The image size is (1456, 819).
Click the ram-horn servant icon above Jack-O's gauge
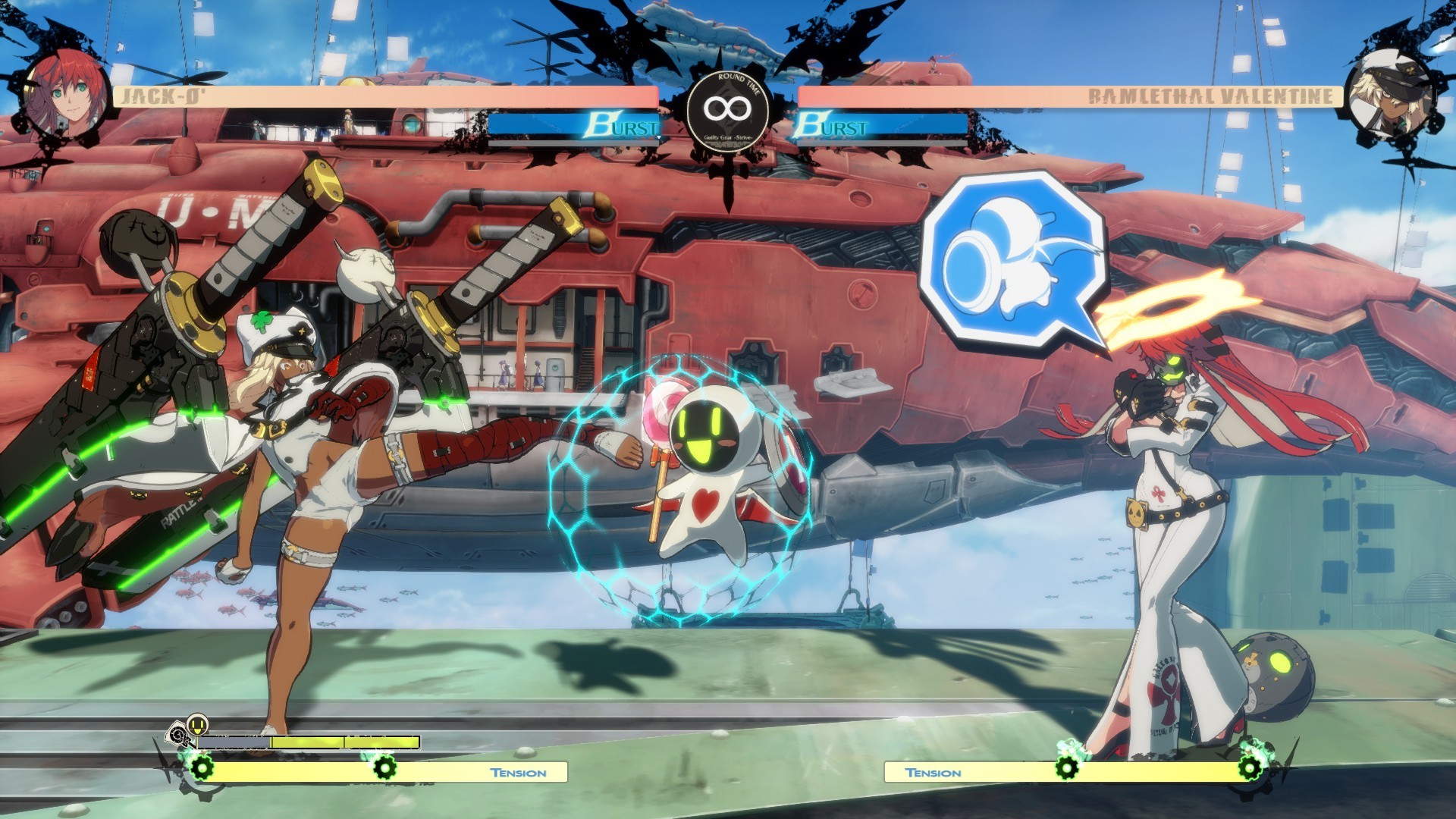point(177,733)
